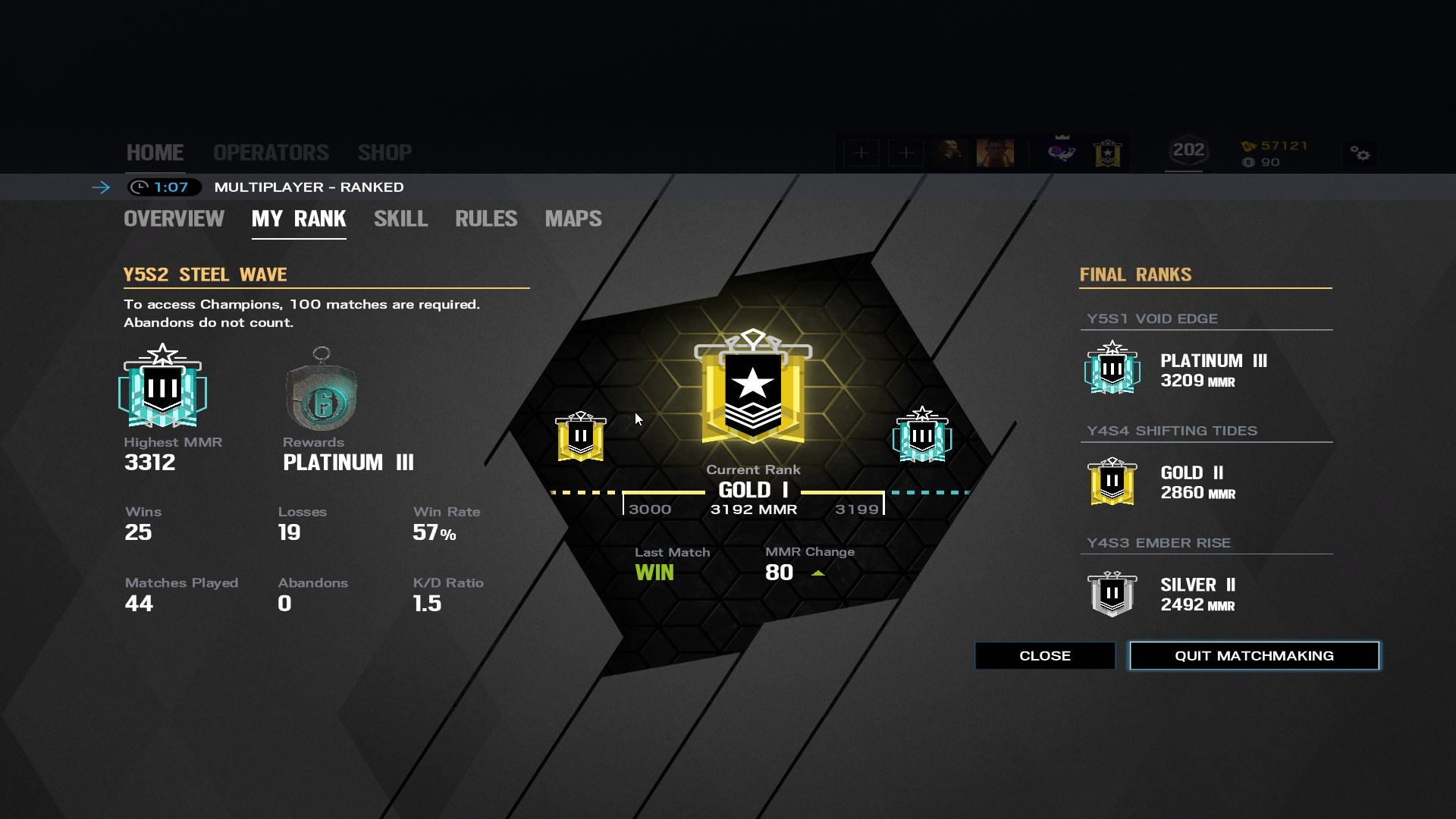1456x819 pixels.
Task: Show the Rules tab
Action: (x=486, y=219)
